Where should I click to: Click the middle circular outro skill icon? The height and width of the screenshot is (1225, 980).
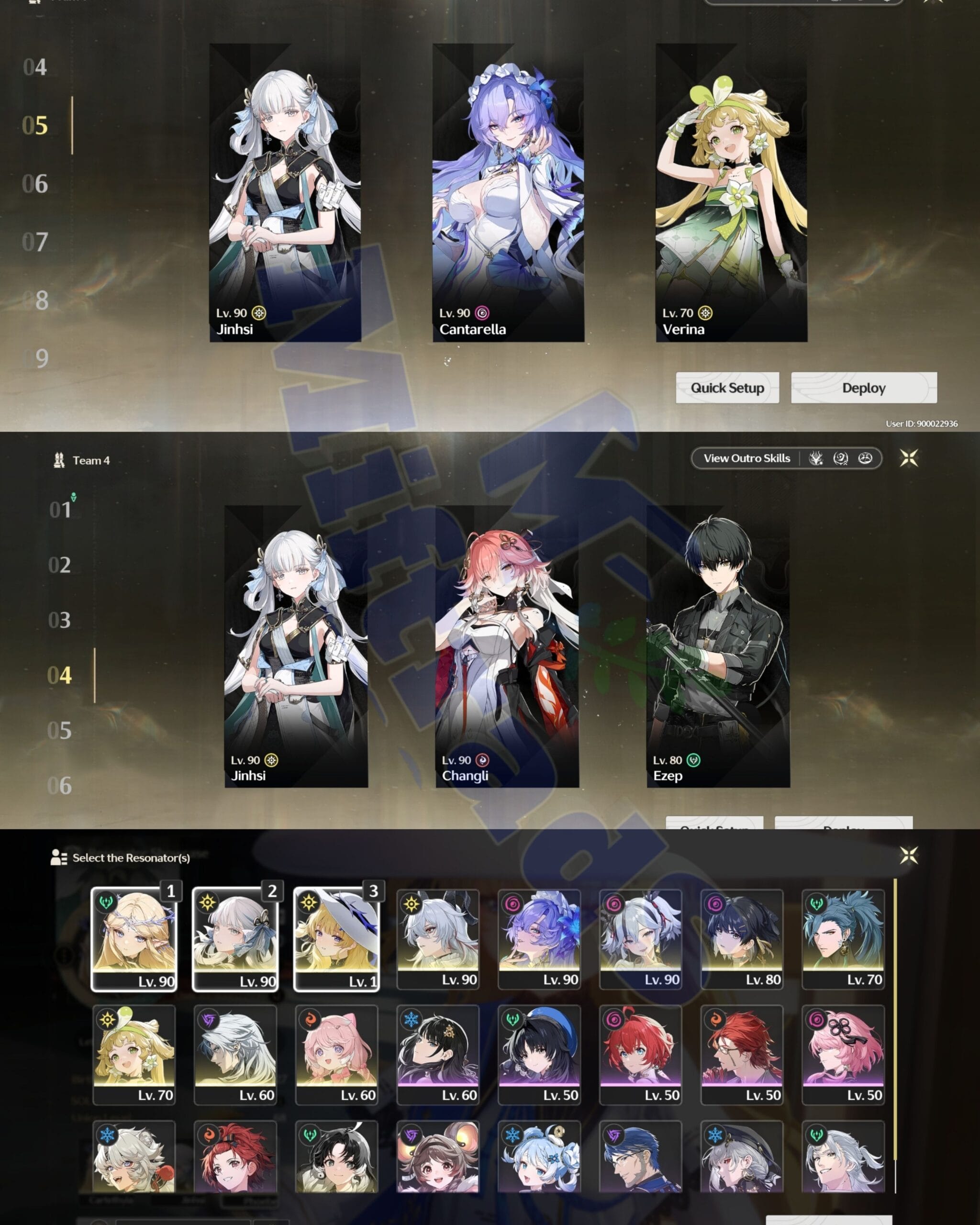841,458
